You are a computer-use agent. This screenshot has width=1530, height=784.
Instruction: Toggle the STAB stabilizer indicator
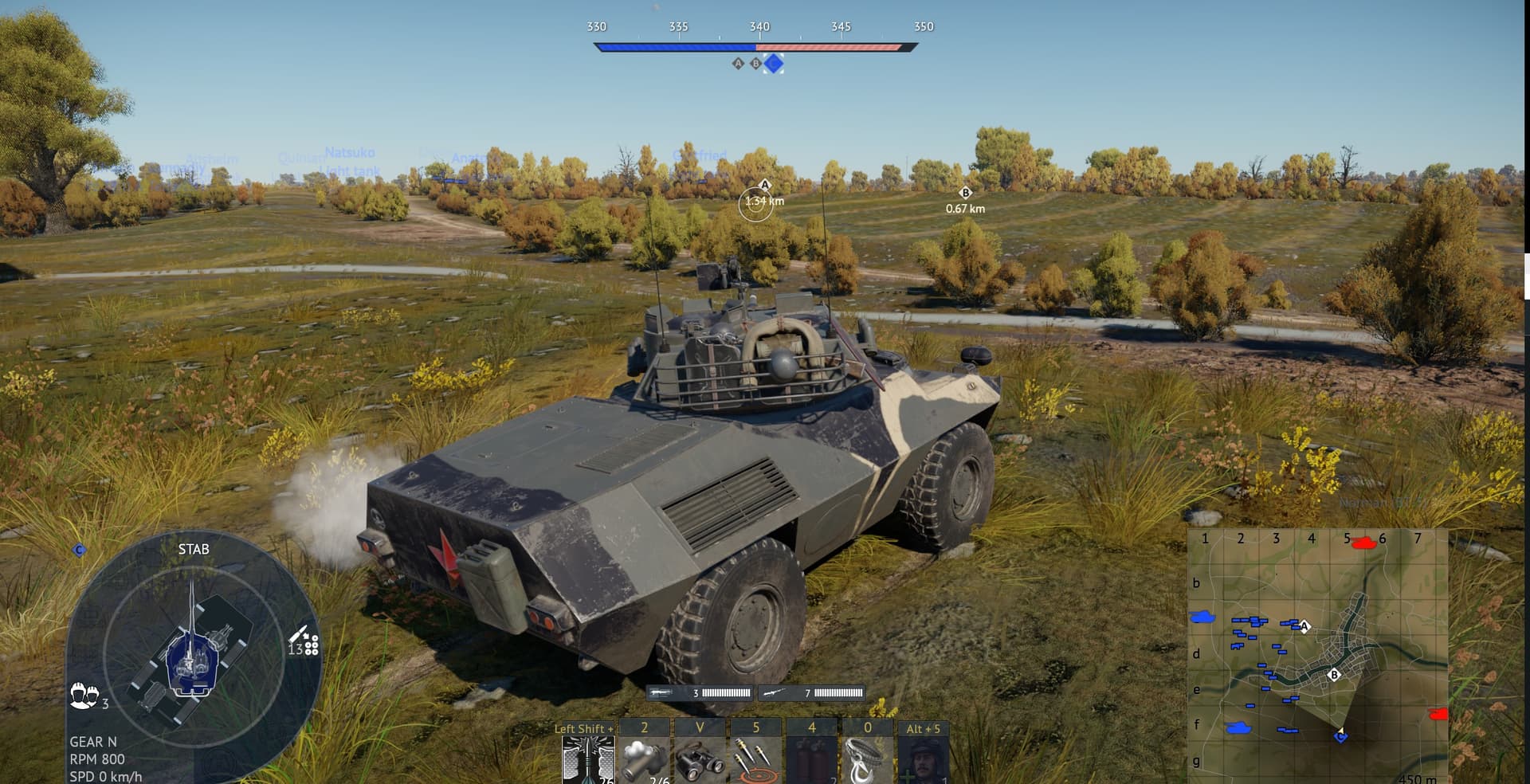194,549
